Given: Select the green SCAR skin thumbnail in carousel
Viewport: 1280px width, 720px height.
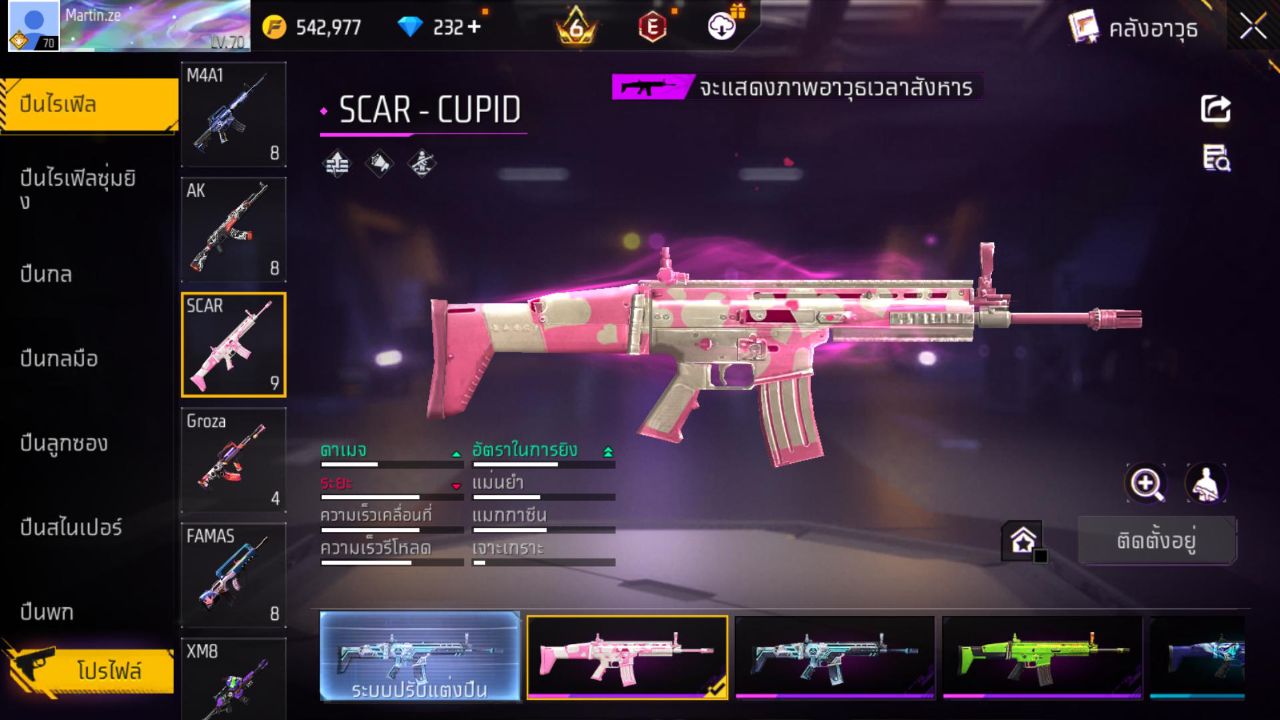Looking at the screenshot, I should tap(1040, 658).
